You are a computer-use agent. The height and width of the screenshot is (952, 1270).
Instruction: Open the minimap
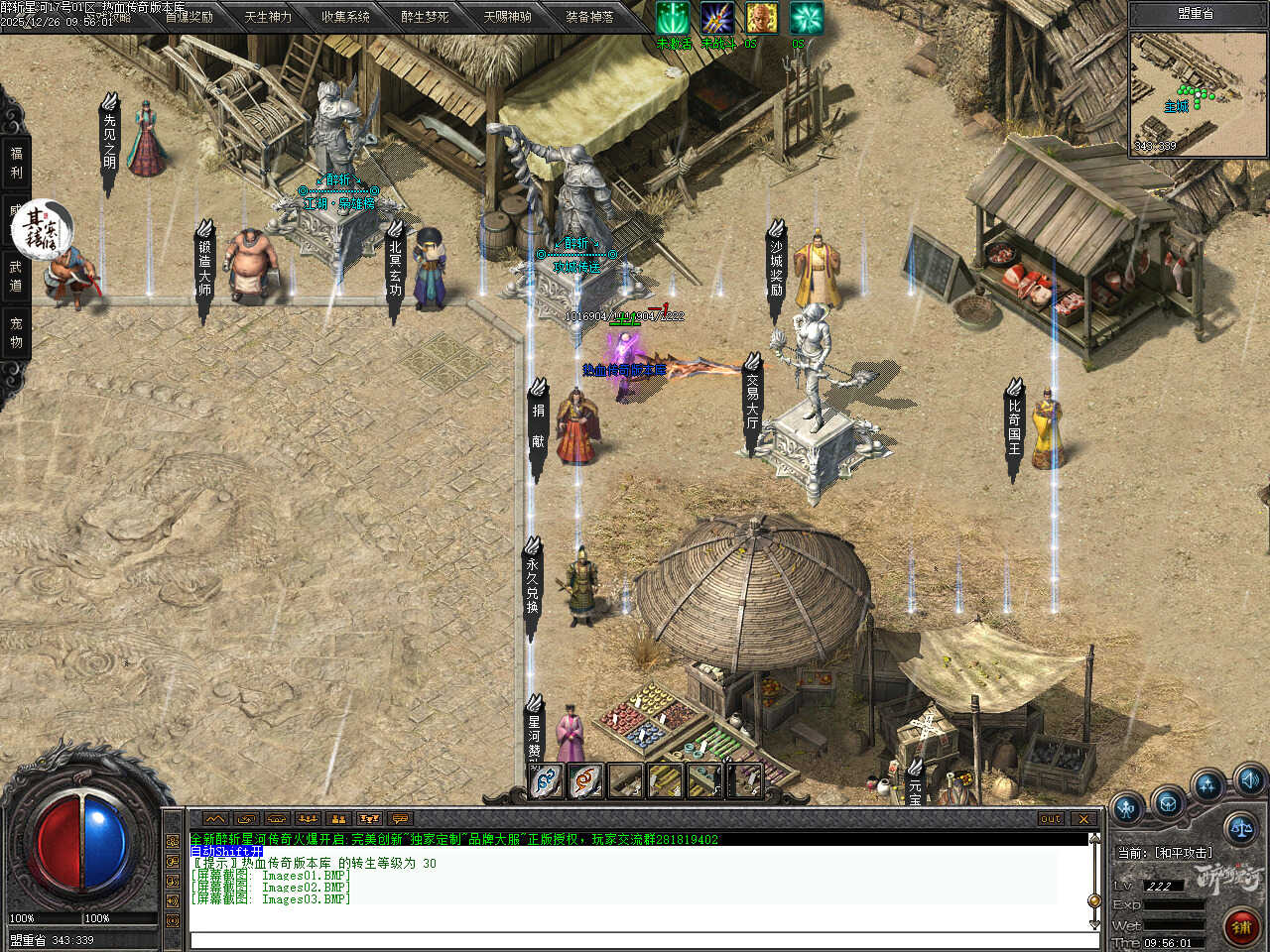pos(1199,91)
